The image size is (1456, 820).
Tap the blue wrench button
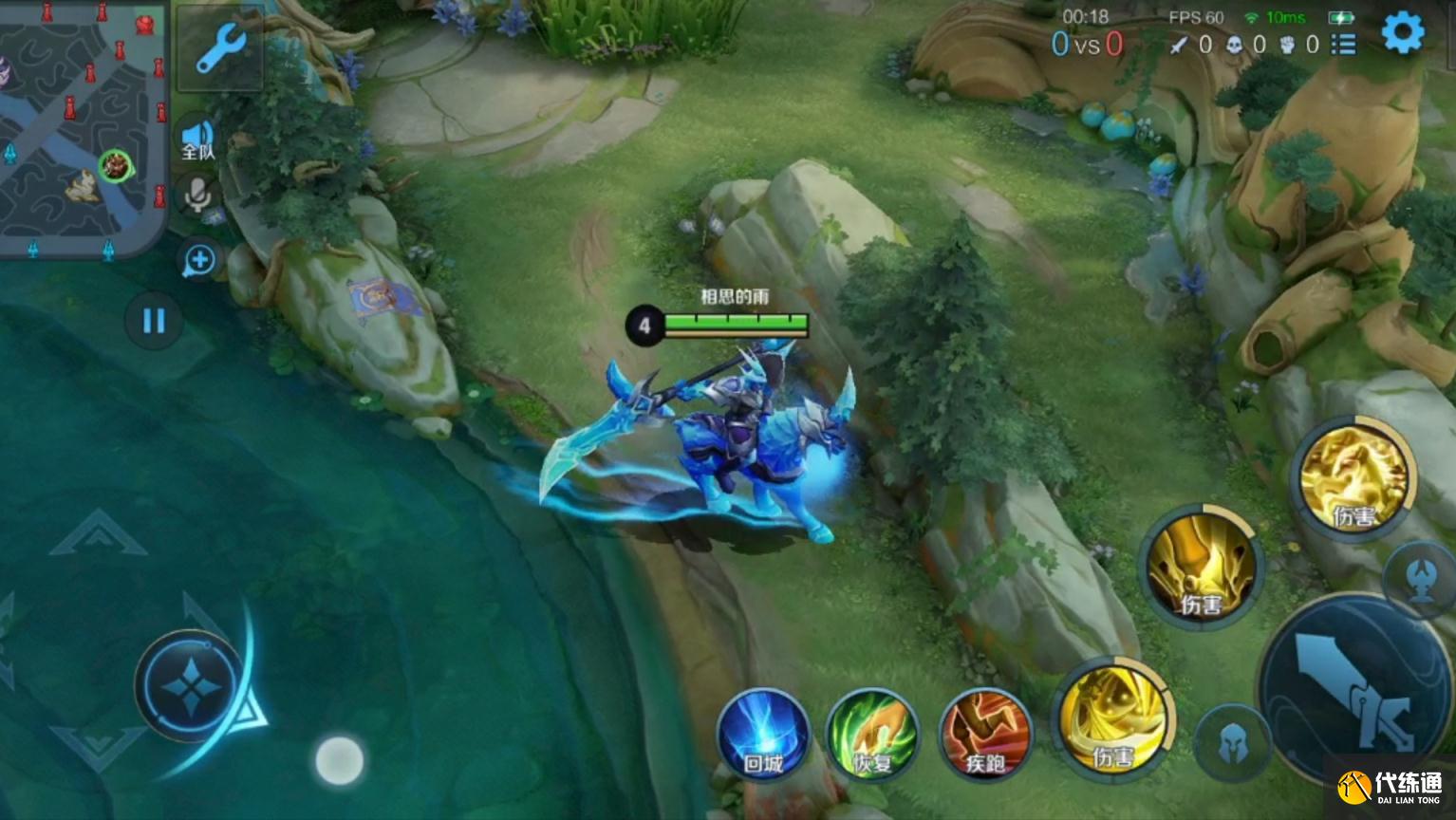(x=220, y=47)
